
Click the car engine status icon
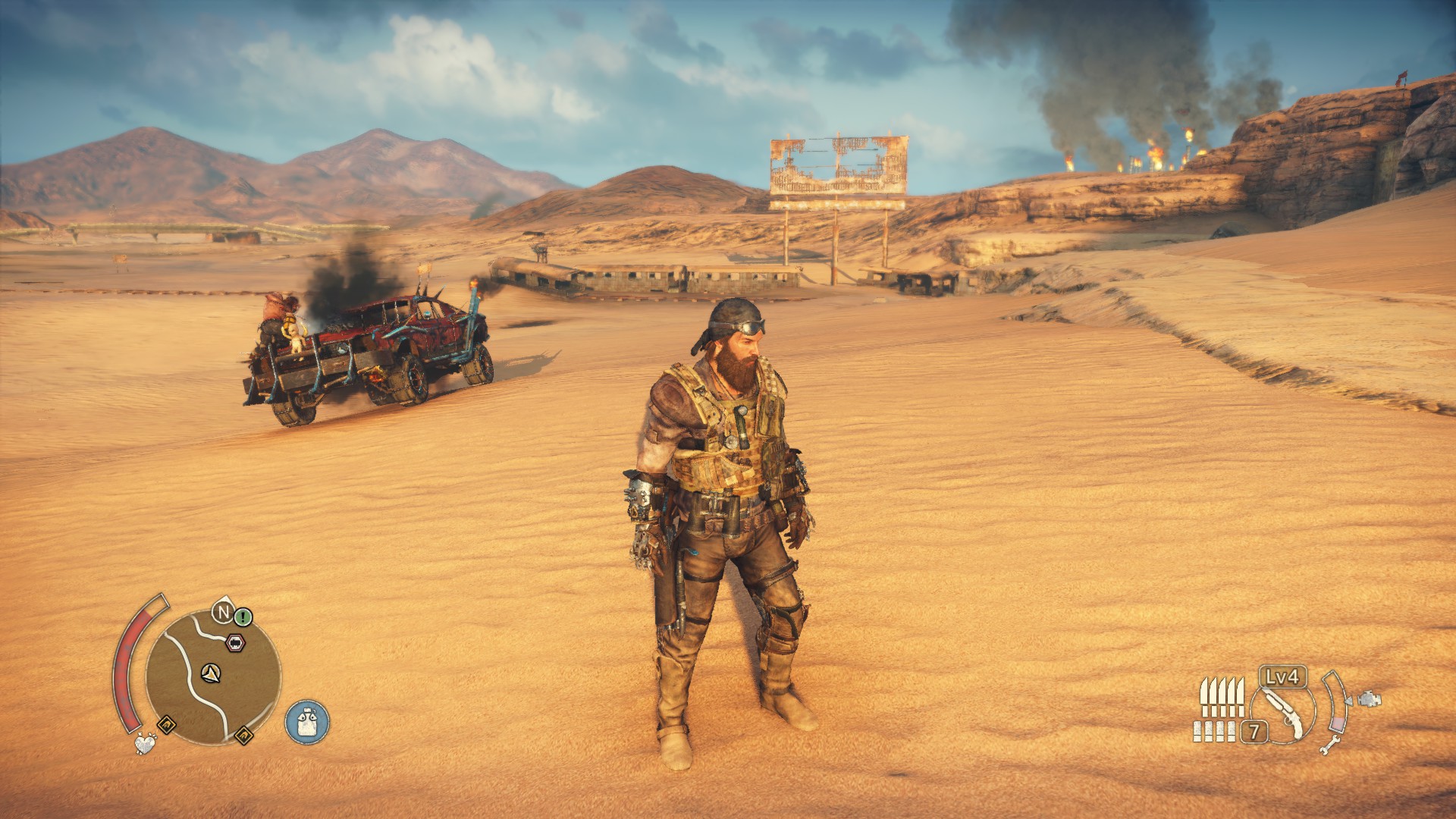pos(1370,698)
